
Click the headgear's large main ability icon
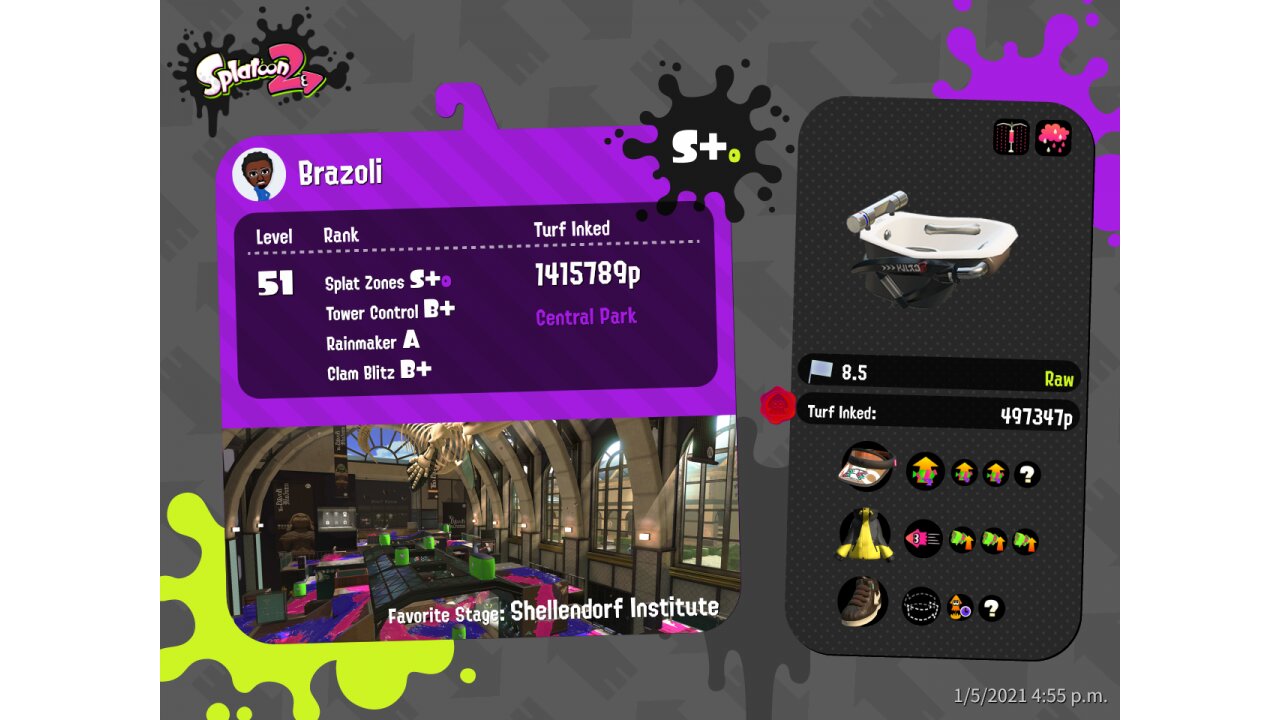pos(925,471)
